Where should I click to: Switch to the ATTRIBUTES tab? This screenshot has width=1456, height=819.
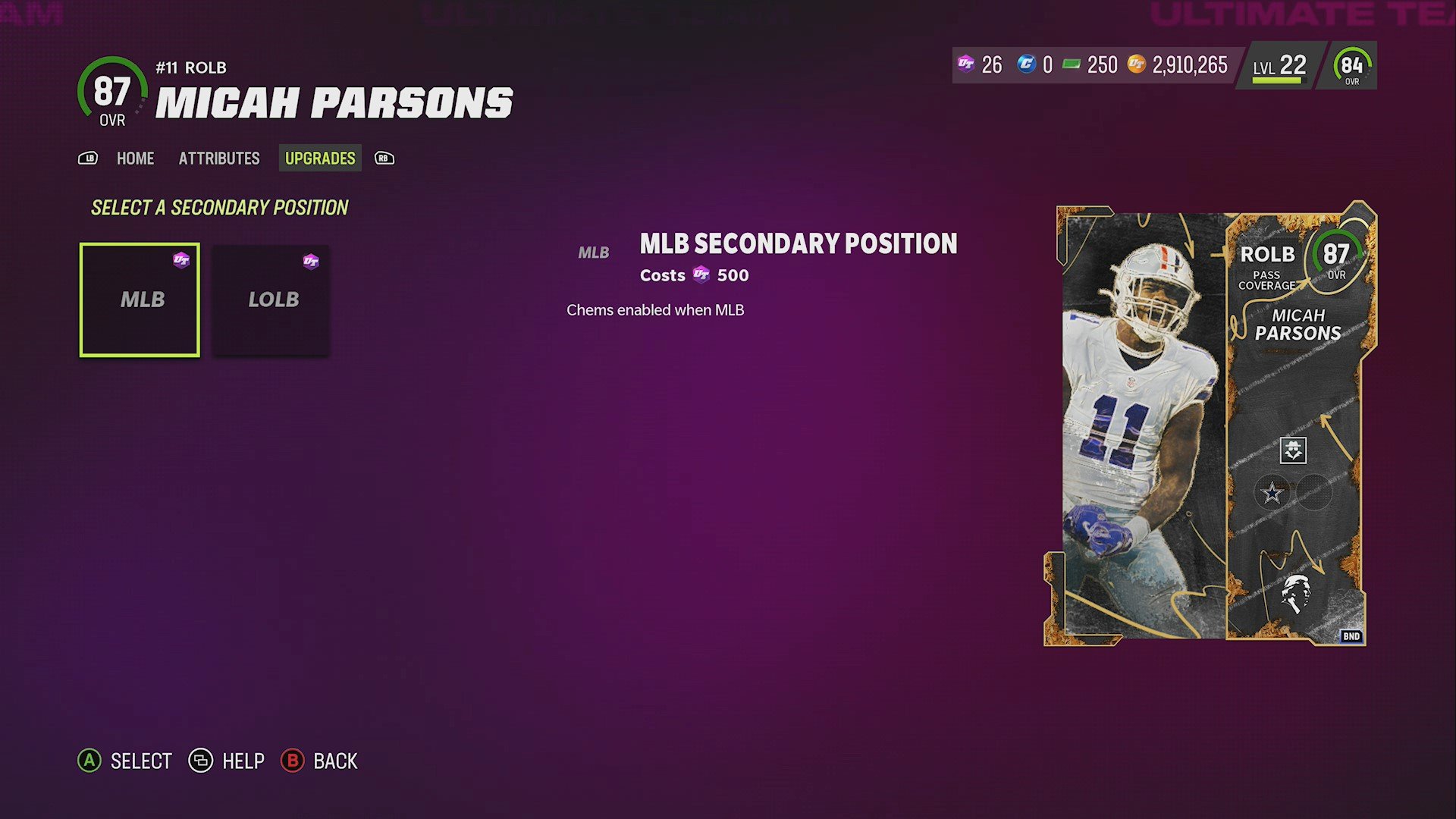218,158
